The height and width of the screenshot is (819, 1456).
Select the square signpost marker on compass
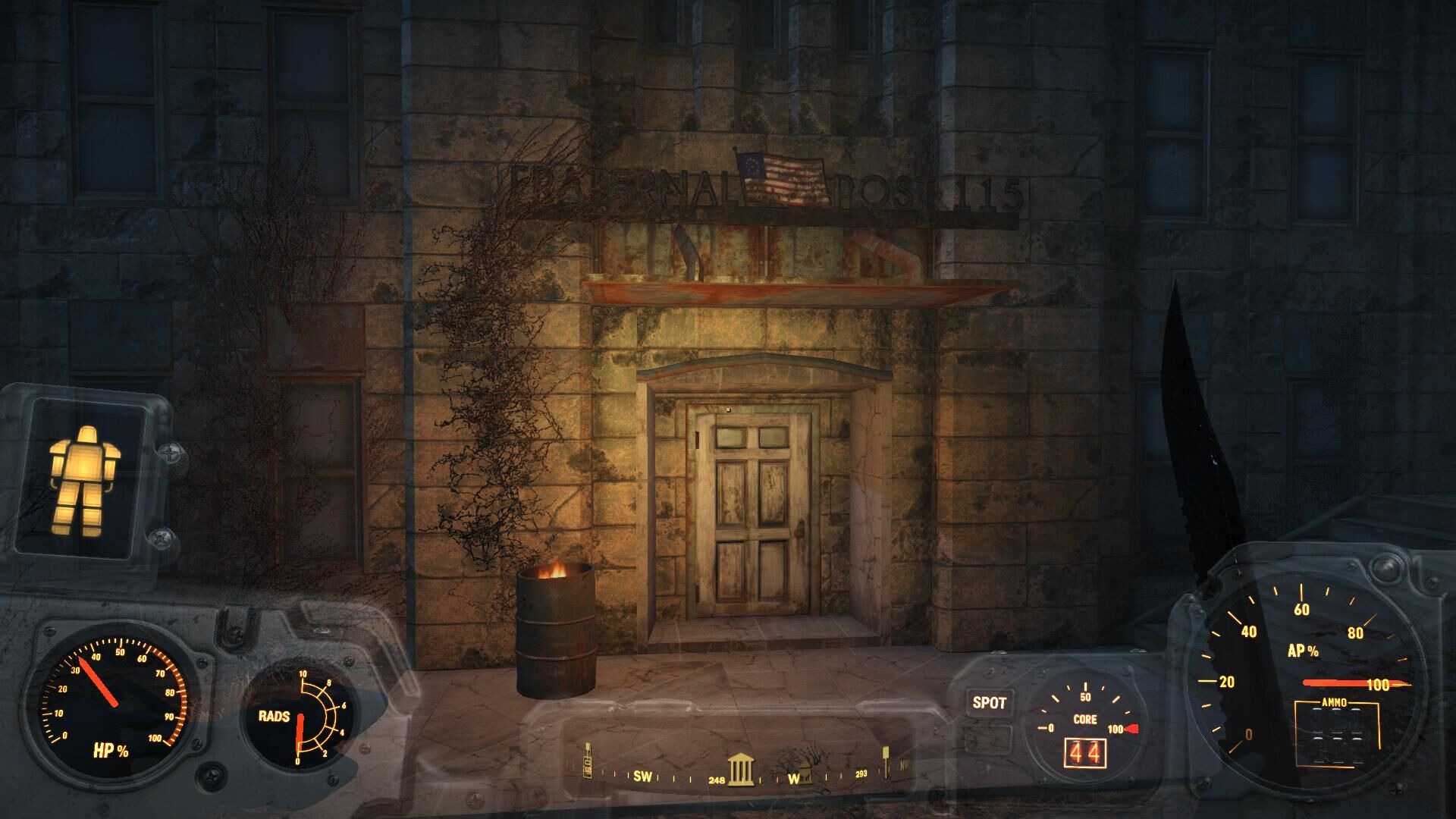point(885,761)
